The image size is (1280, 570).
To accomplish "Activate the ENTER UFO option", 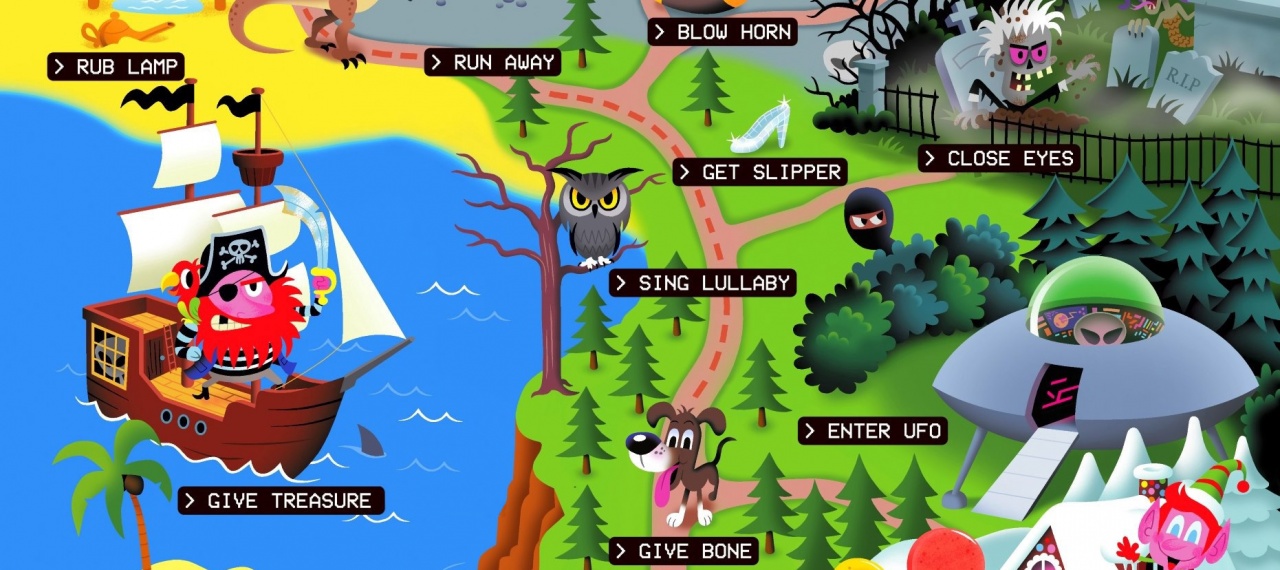I will point(872,431).
